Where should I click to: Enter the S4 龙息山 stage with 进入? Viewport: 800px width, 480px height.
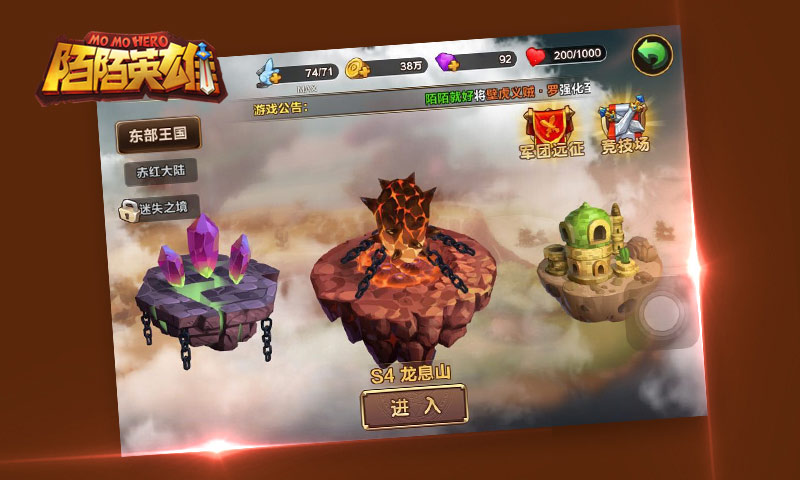[414, 406]
